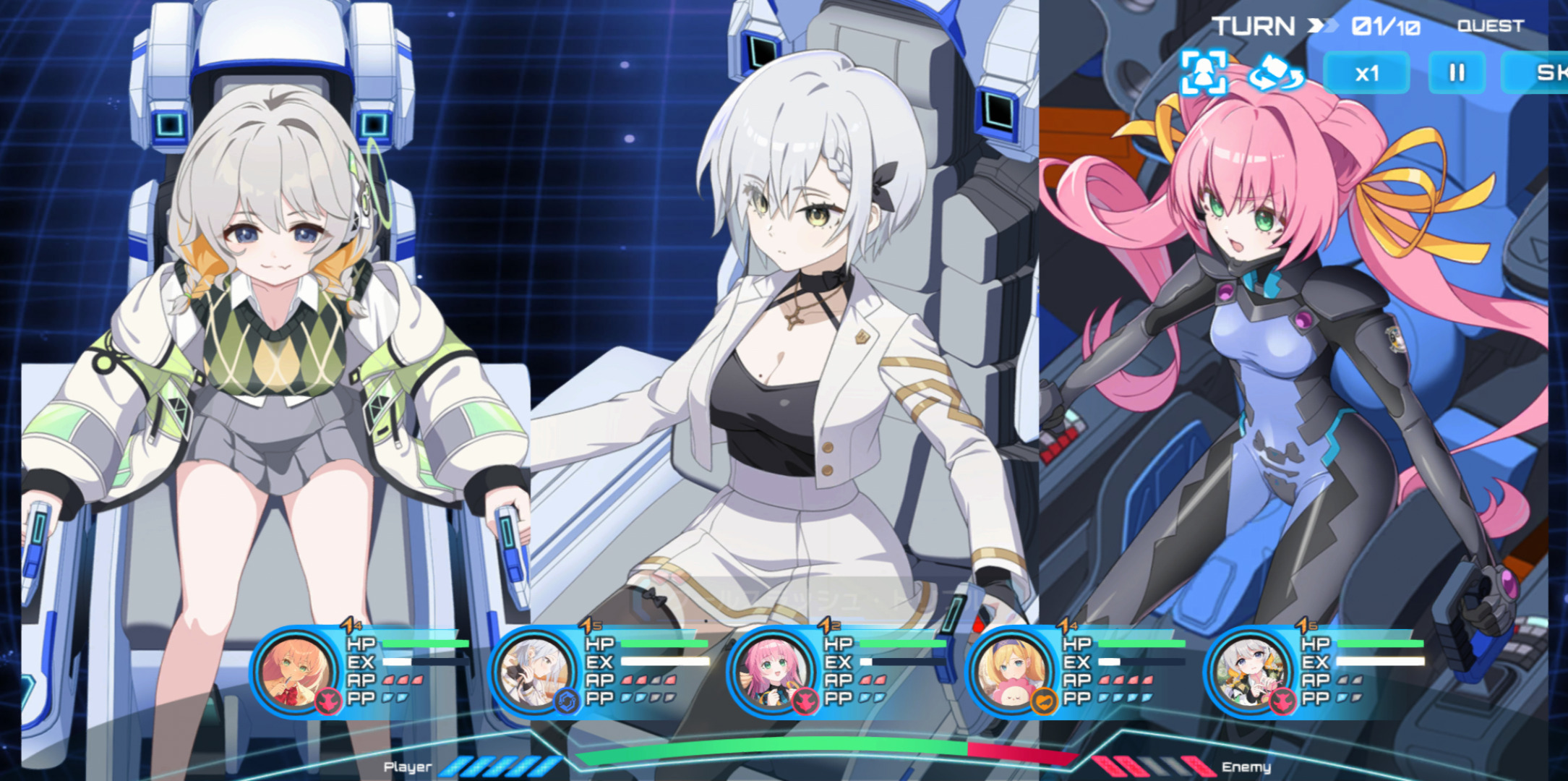Click the character focus camera icon
The image size is (1568, 781).
point(1204,72)
